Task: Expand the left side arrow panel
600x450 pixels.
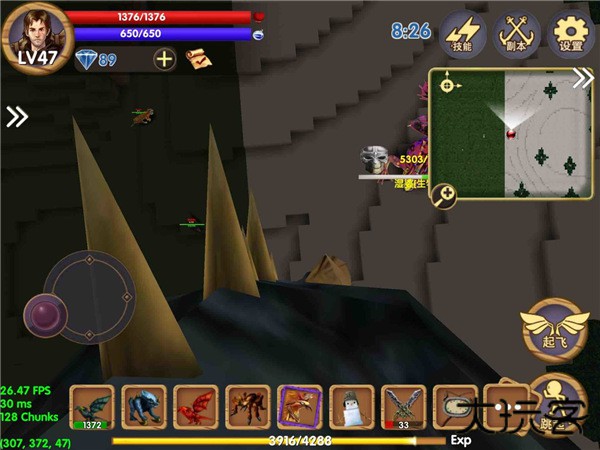Action: coord(17,117)
